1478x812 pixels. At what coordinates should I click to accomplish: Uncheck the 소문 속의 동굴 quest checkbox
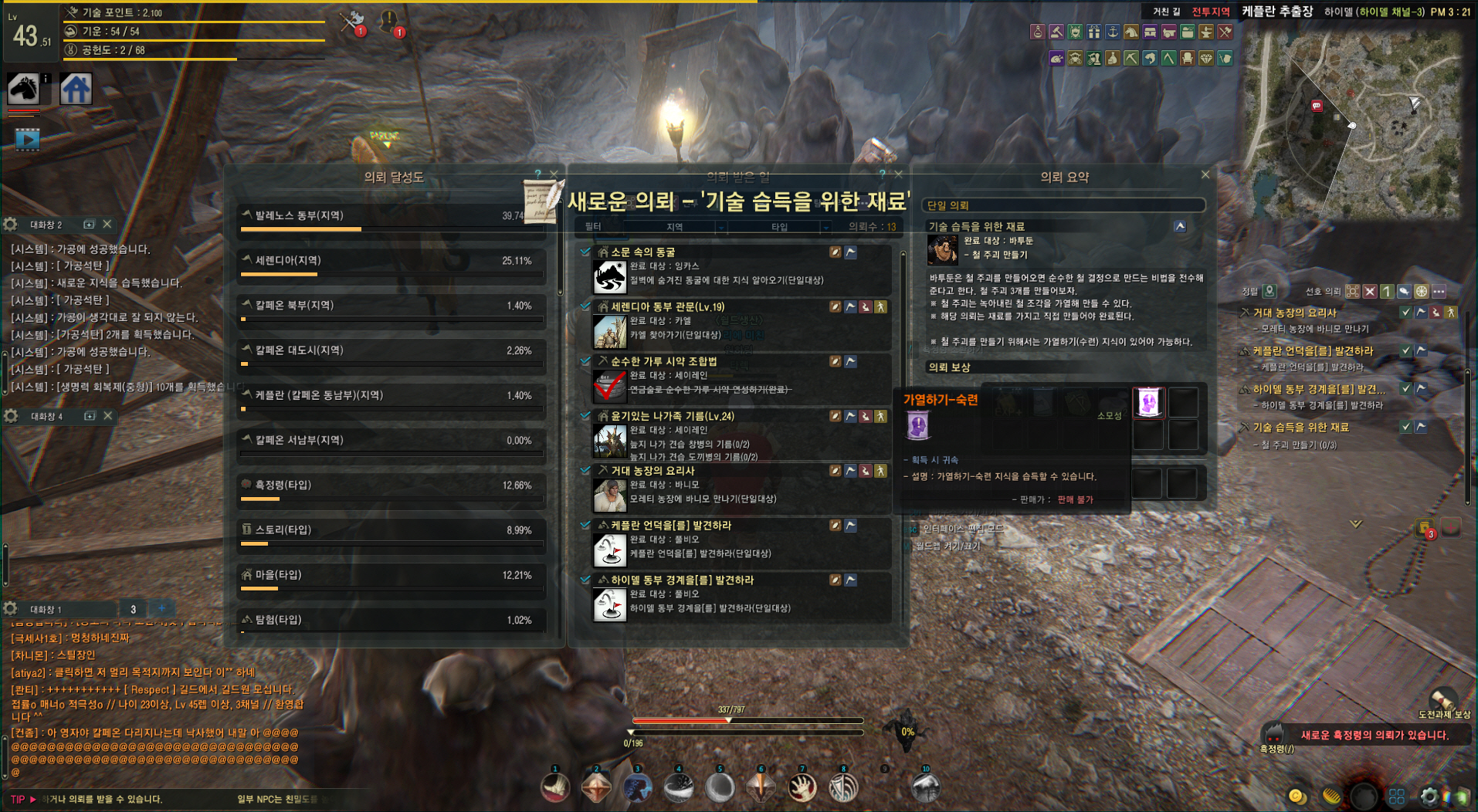pos(585,251)
